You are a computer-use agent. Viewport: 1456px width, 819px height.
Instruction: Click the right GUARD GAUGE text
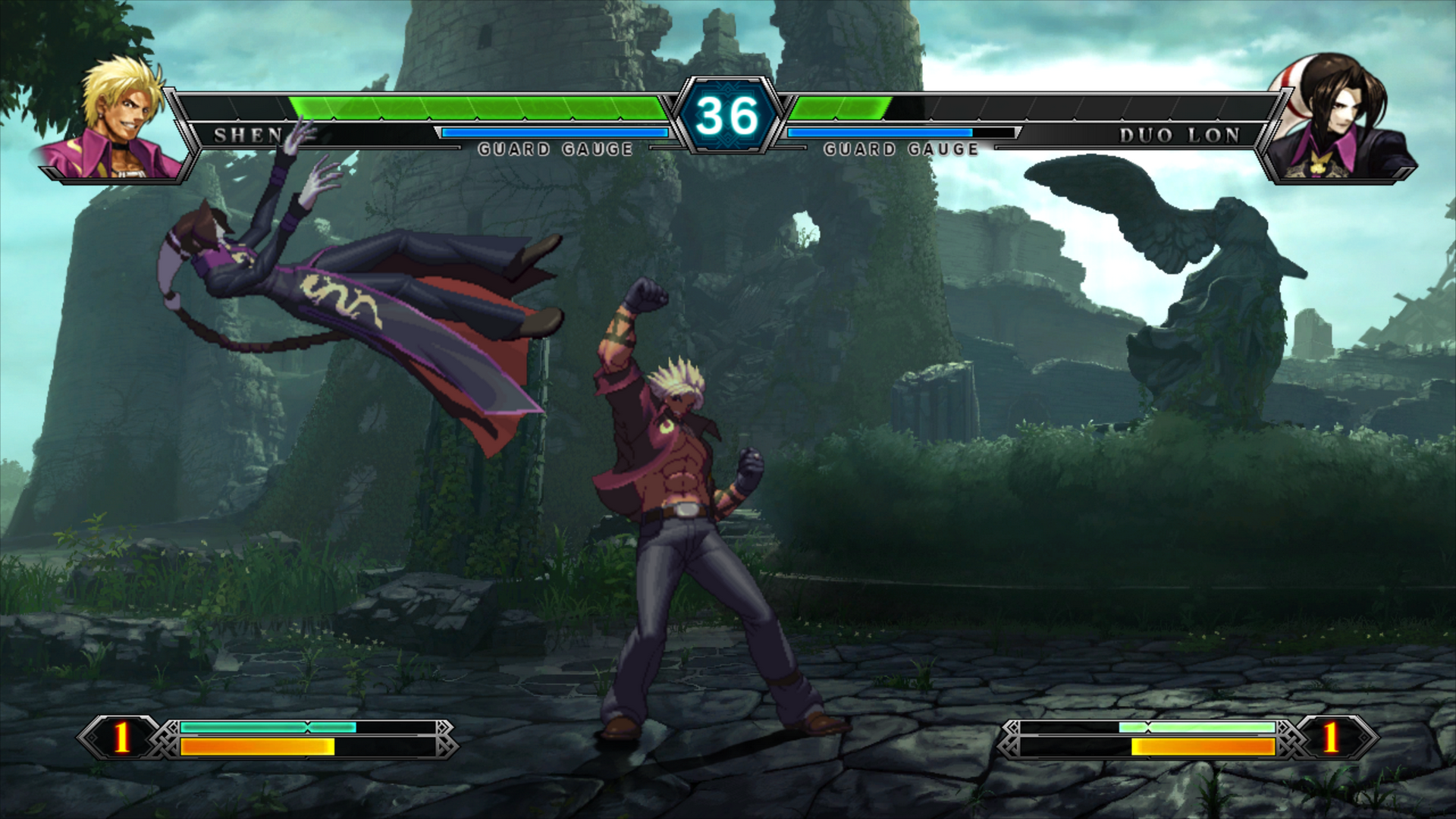pyautogui.click(x=901, y=149)
